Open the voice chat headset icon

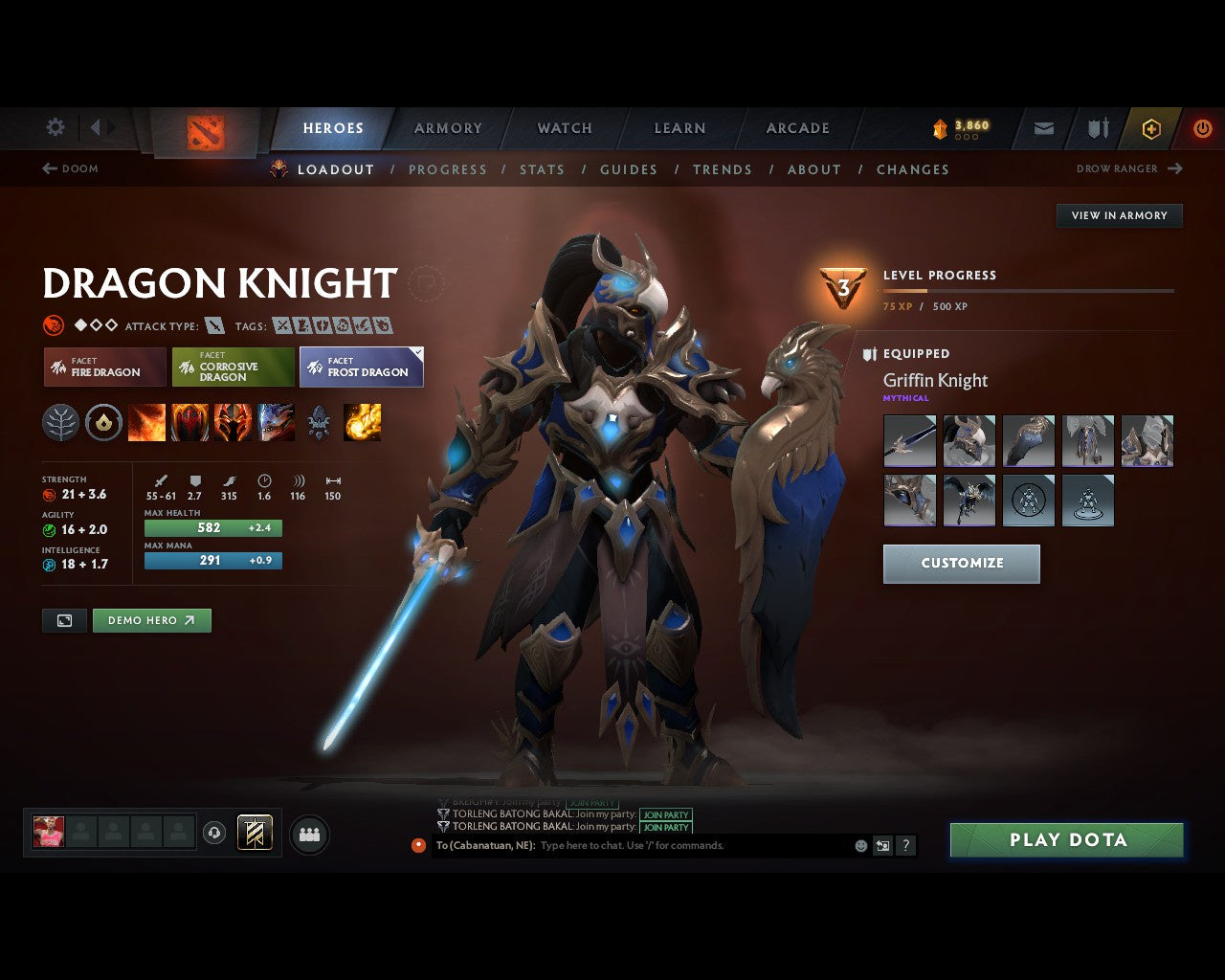click(212, 834)
